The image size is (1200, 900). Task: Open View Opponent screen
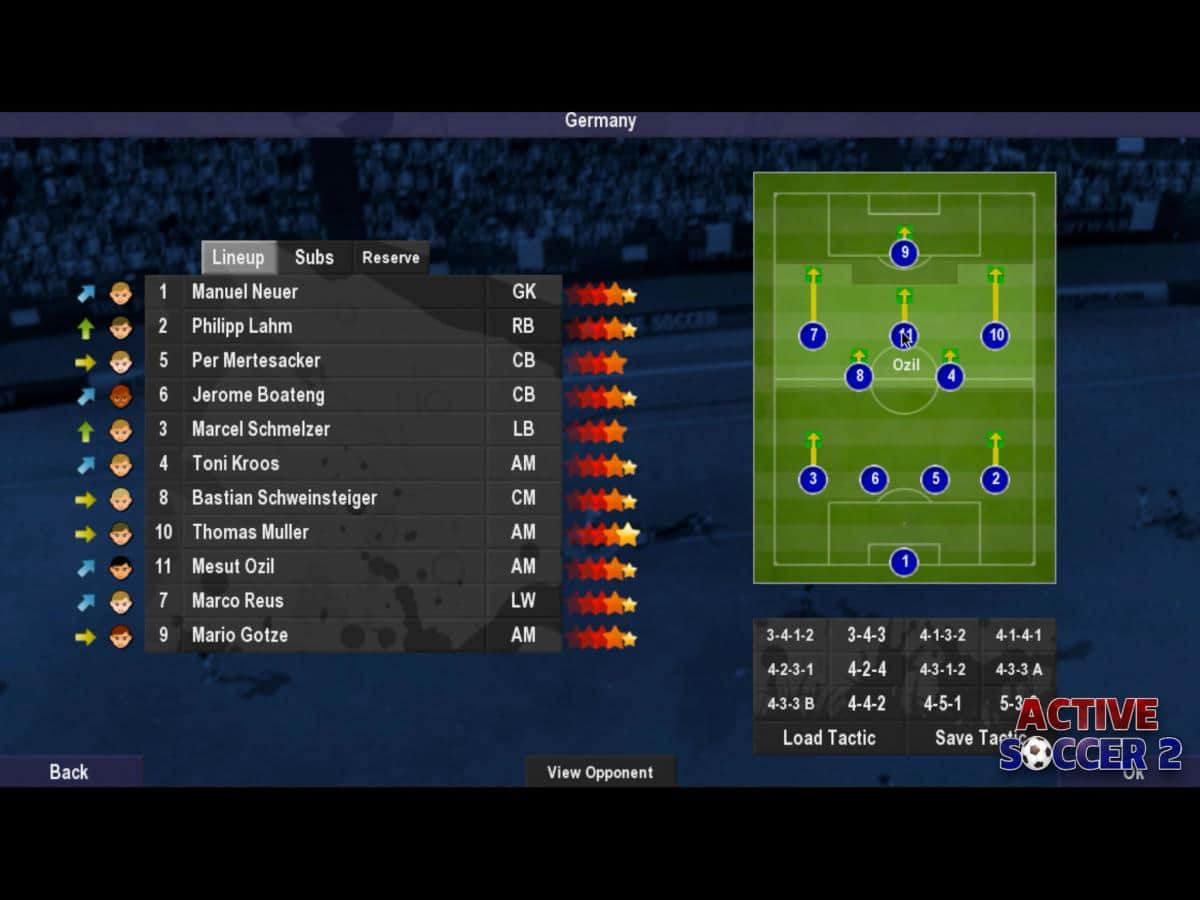coord(600,772)
